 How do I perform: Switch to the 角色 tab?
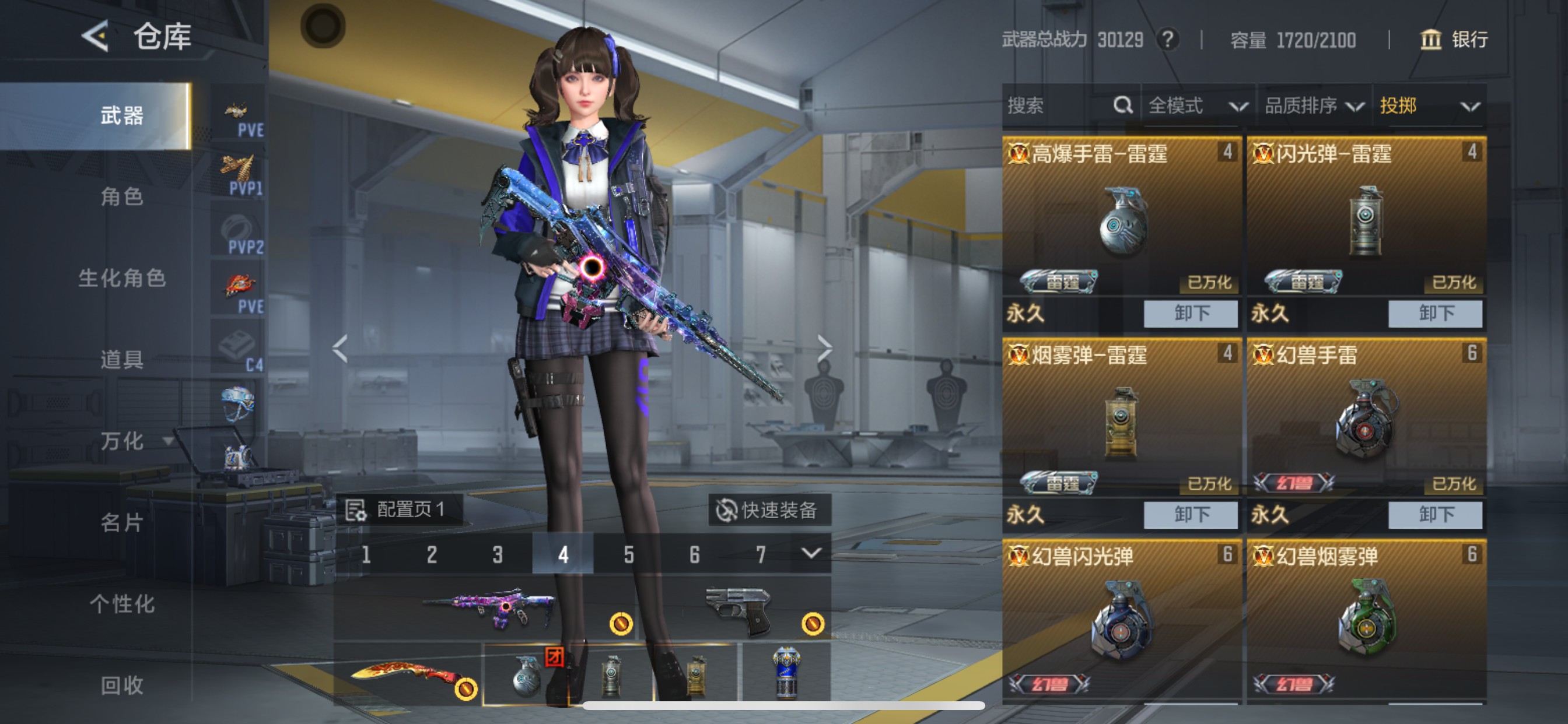click(x=122, y=196)
